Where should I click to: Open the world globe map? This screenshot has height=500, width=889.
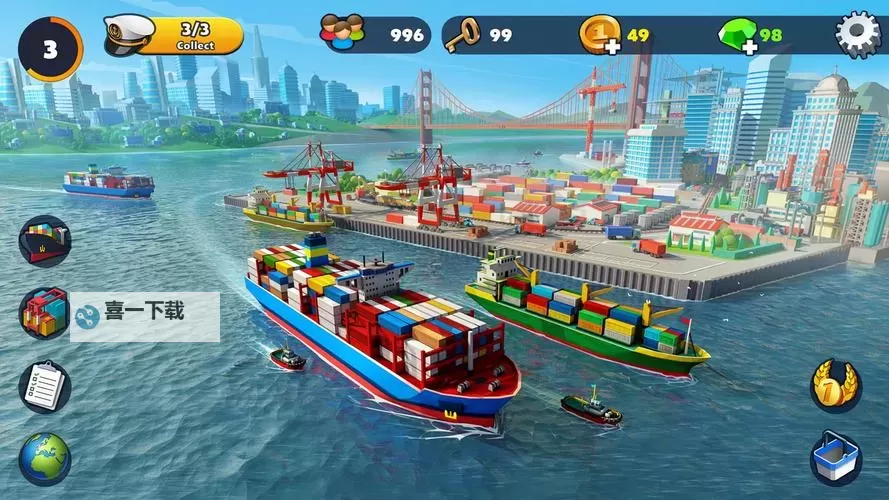(x=45, y=459)
